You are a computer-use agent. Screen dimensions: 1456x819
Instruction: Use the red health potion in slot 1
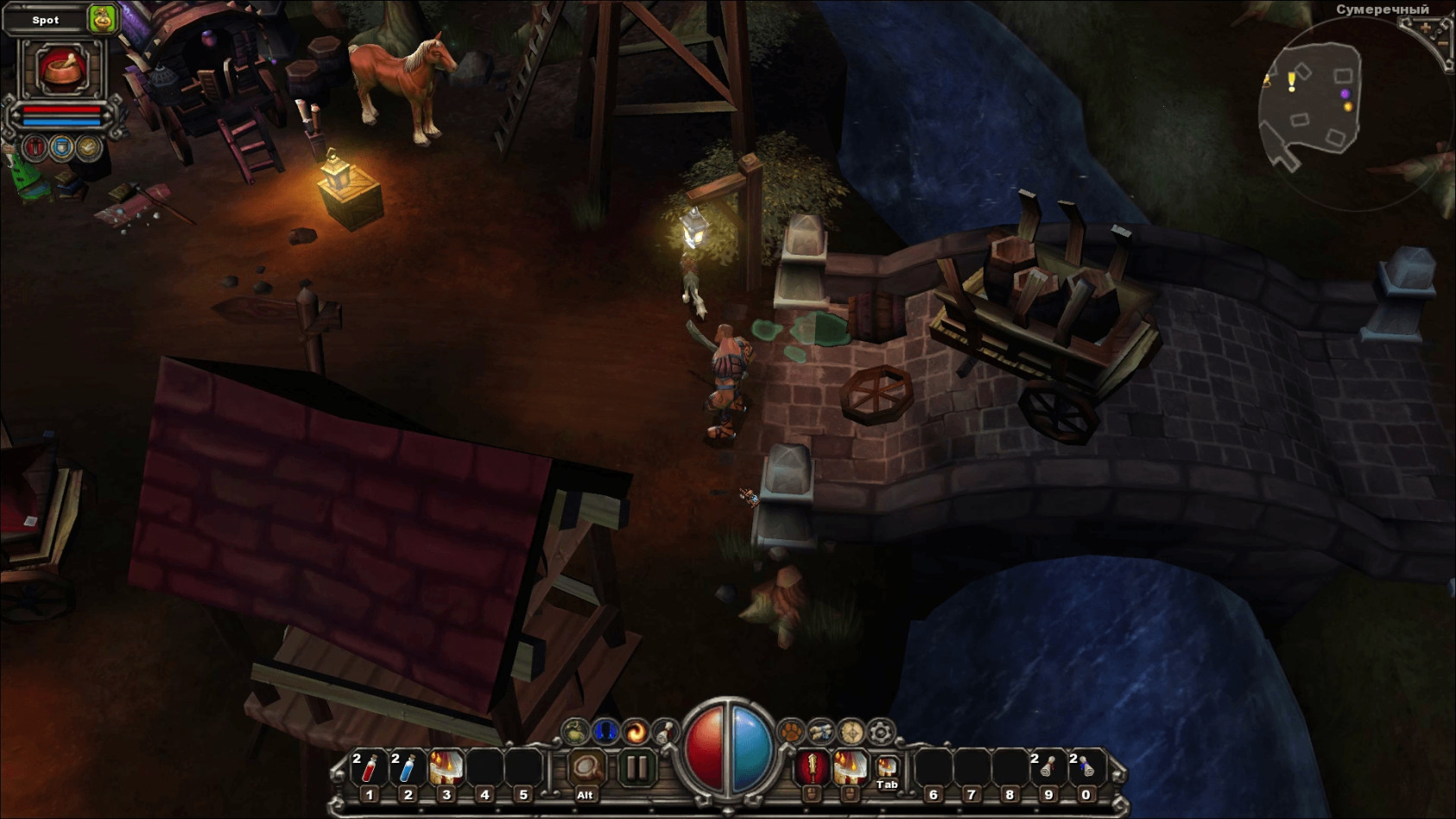point(370,768)
